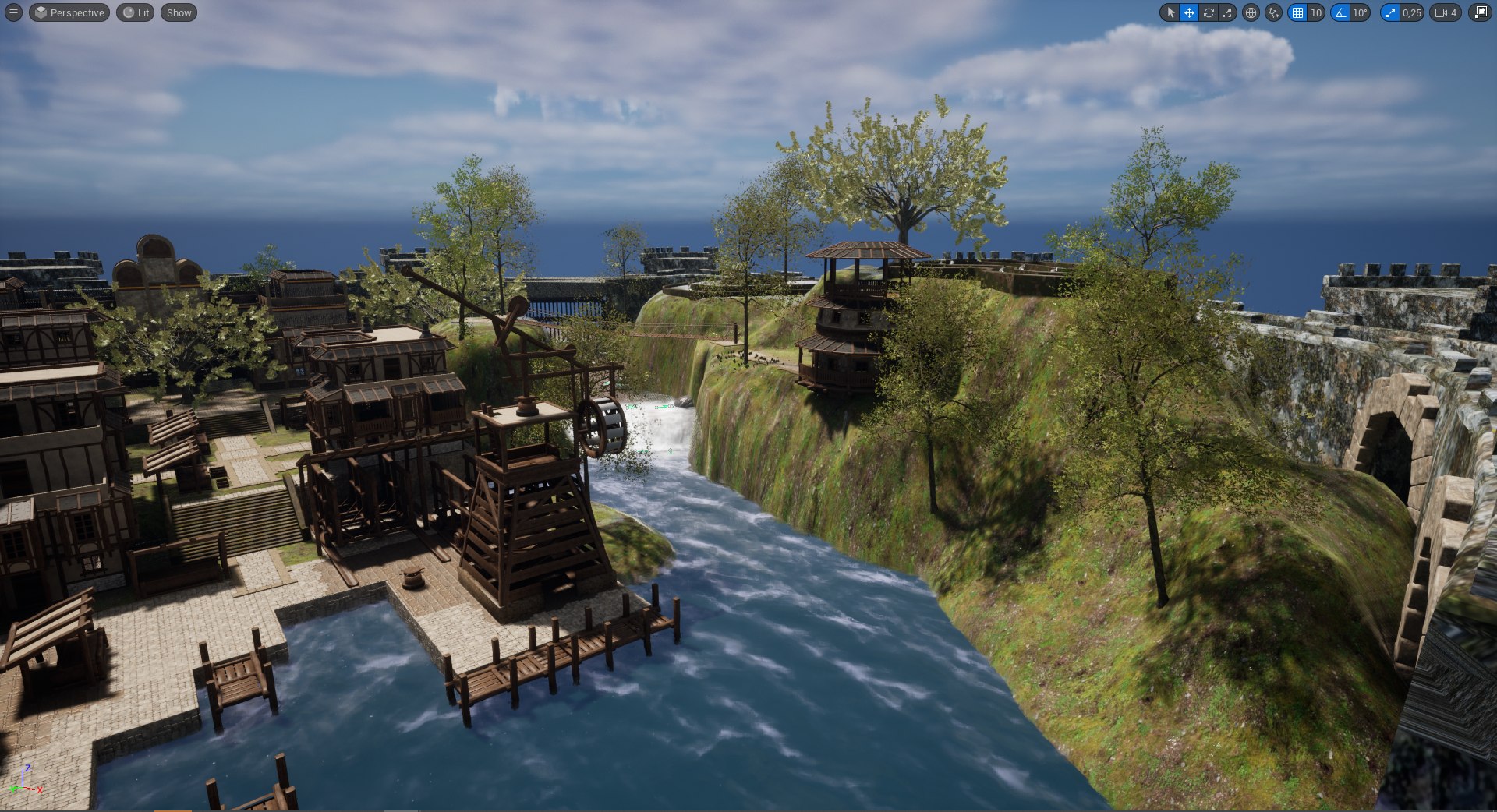Screen dimensions: 1497x812
Task: Open the viewport options hamburger menu
Action: (x=13, y=12)
